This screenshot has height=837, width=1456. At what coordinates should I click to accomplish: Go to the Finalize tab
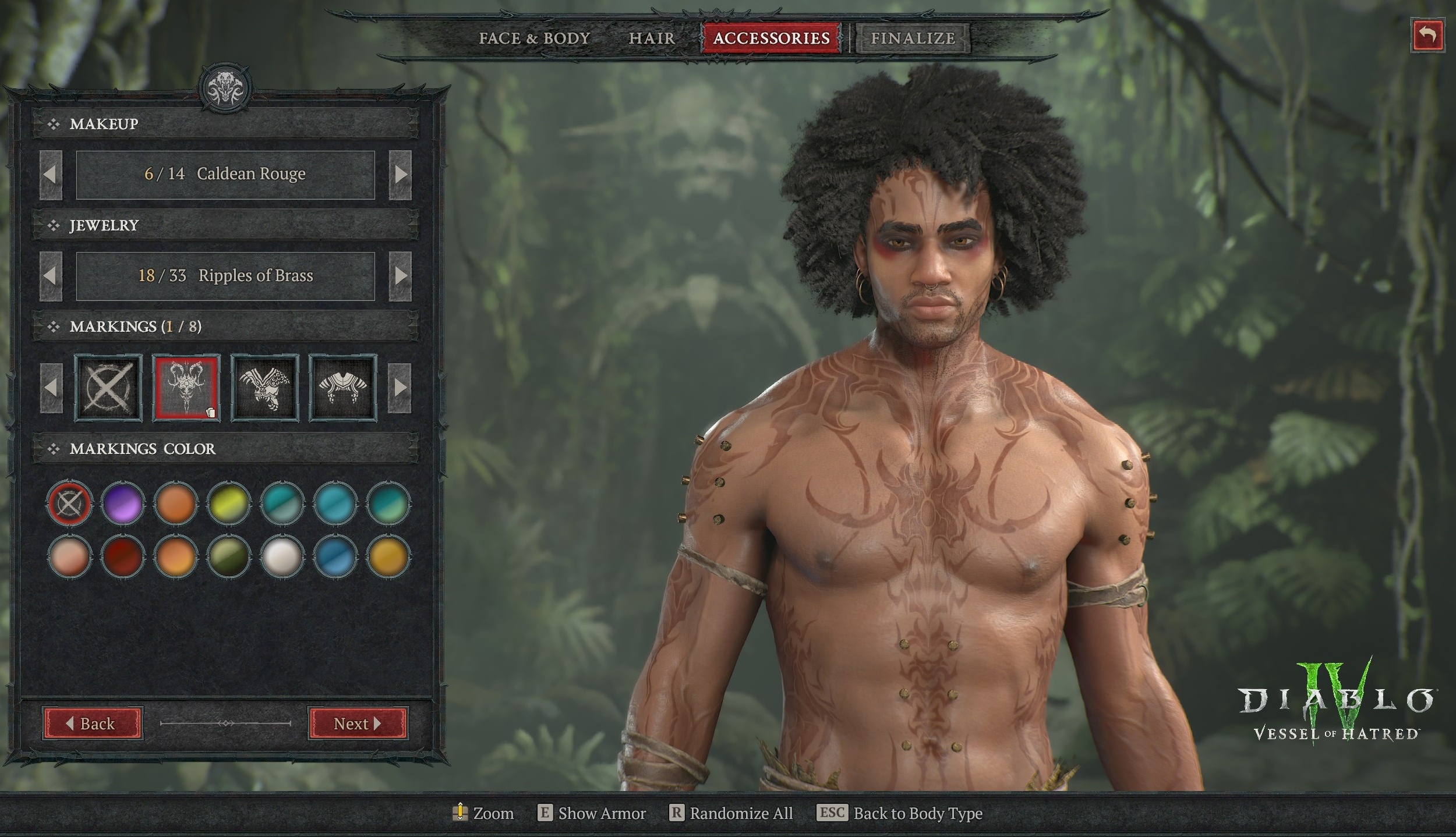(913, 38)
